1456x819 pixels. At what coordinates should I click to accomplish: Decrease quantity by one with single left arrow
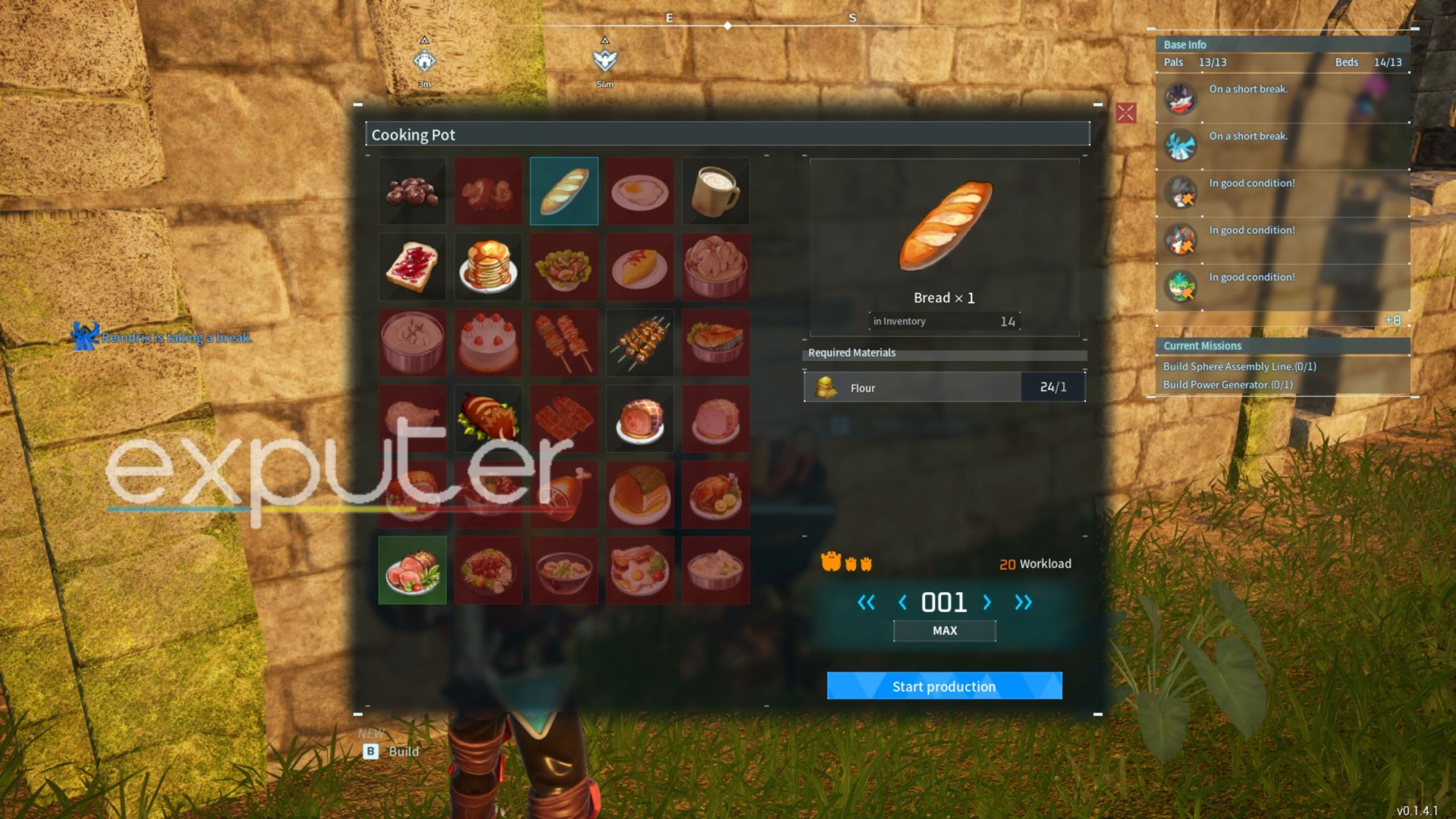(902, 603)
